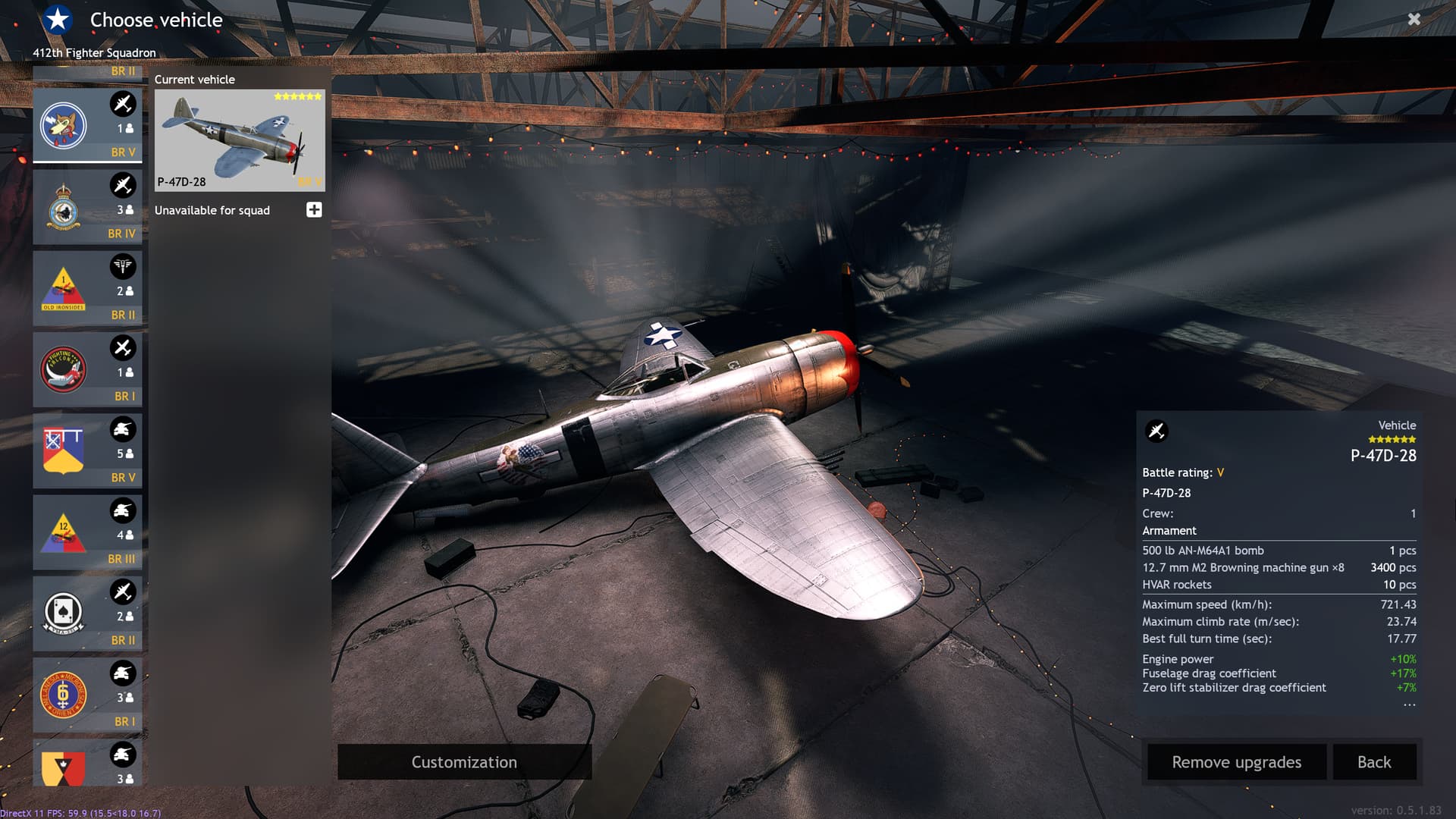The width and height of the screenshot is (1456, 819).
Task: Select the yellow-red-black emblem squad at bottom
Action: 87,764
